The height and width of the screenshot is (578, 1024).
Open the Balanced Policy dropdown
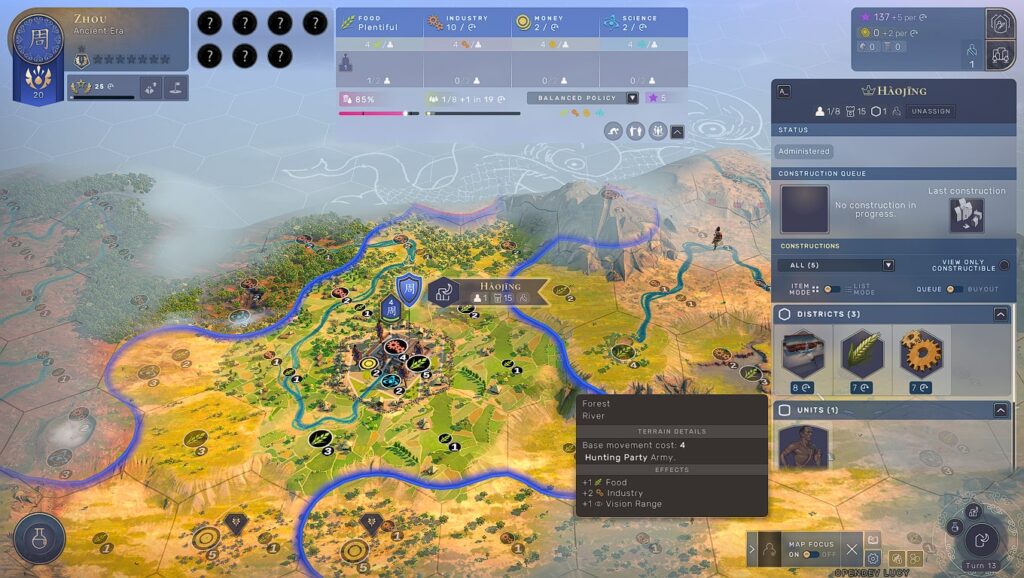[632, 98]
